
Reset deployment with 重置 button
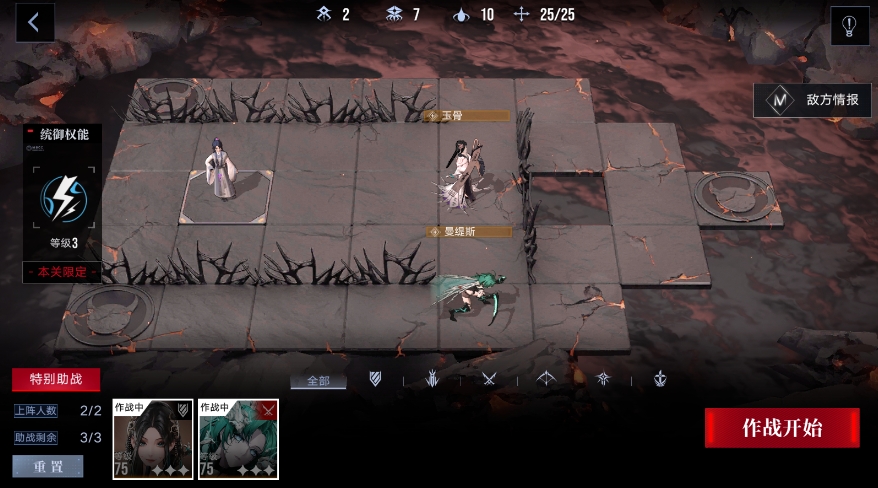(48, 466)
